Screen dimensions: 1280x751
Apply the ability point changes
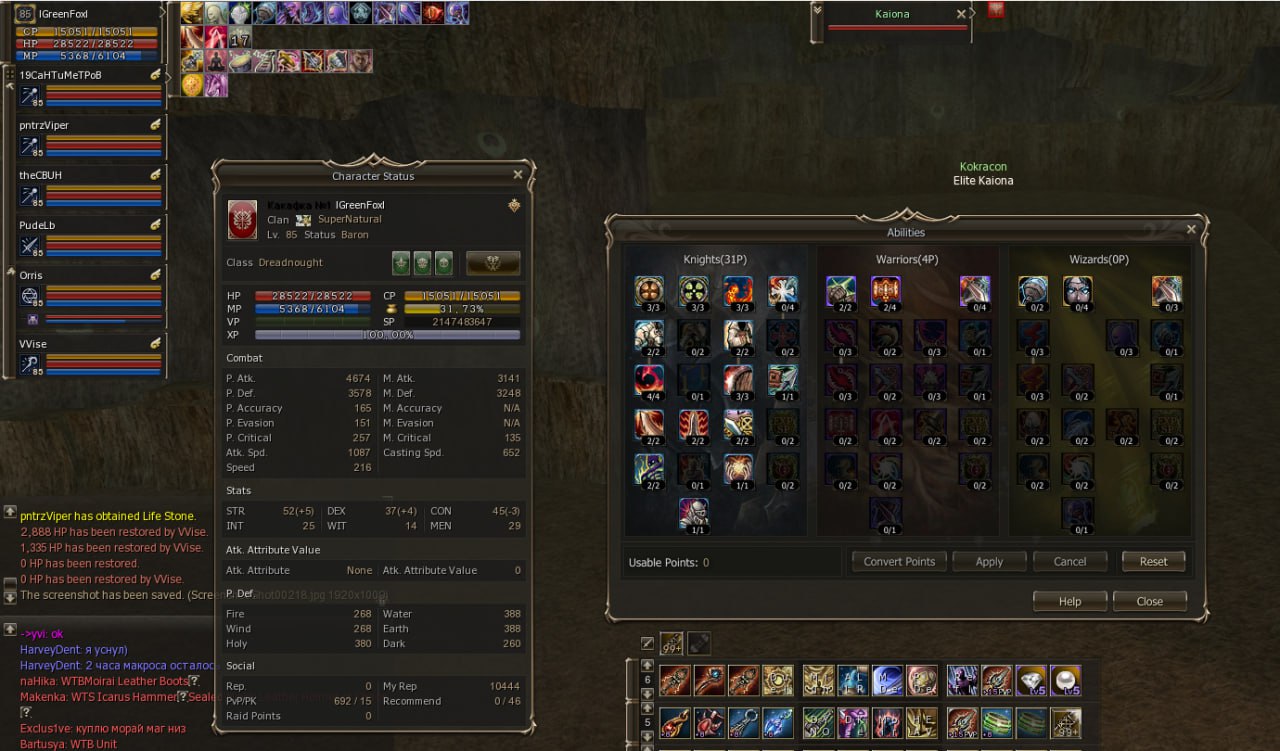point(989,561)
